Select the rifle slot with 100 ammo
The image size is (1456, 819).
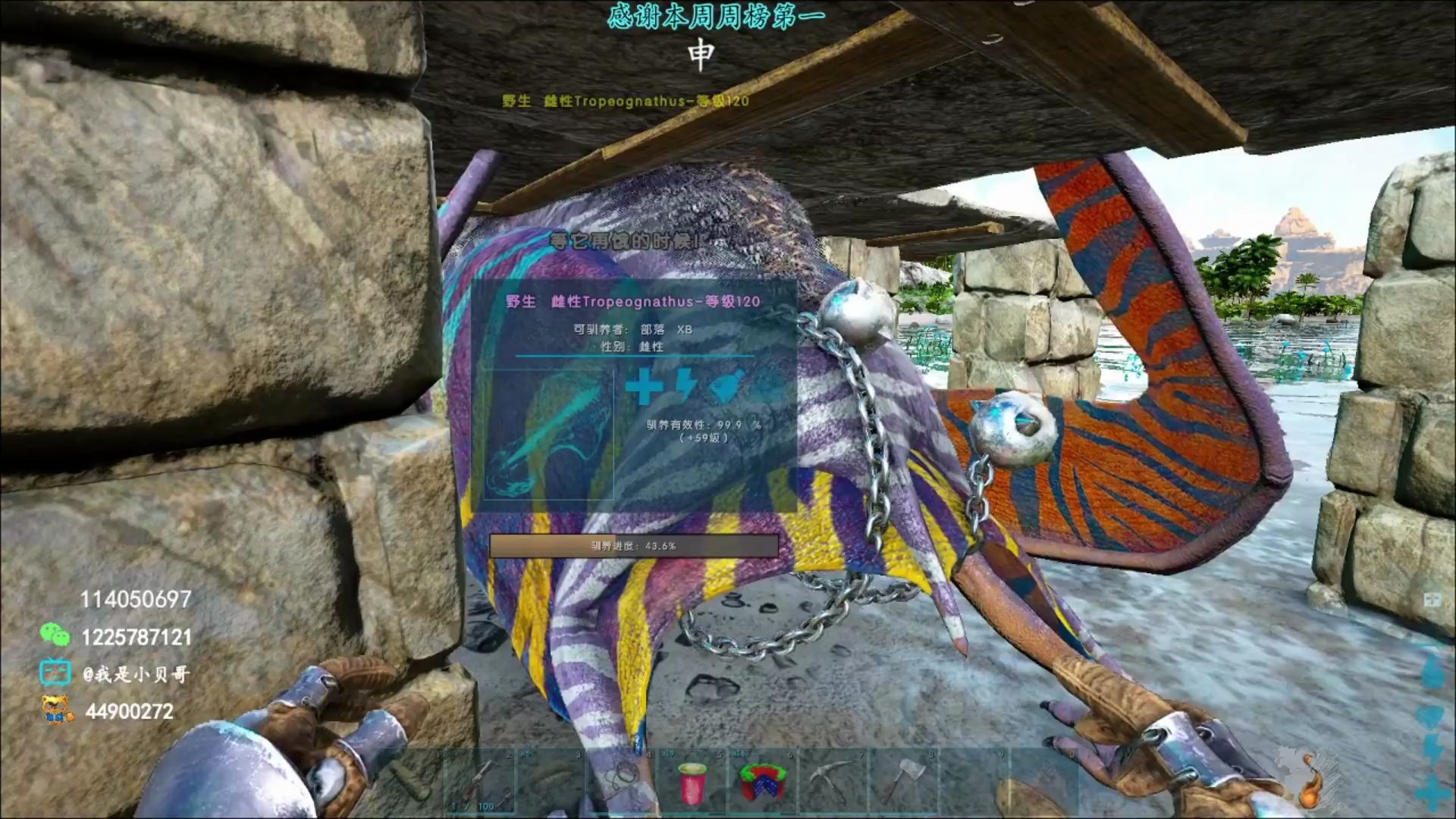pyautogui.click(x=481, y=781)
